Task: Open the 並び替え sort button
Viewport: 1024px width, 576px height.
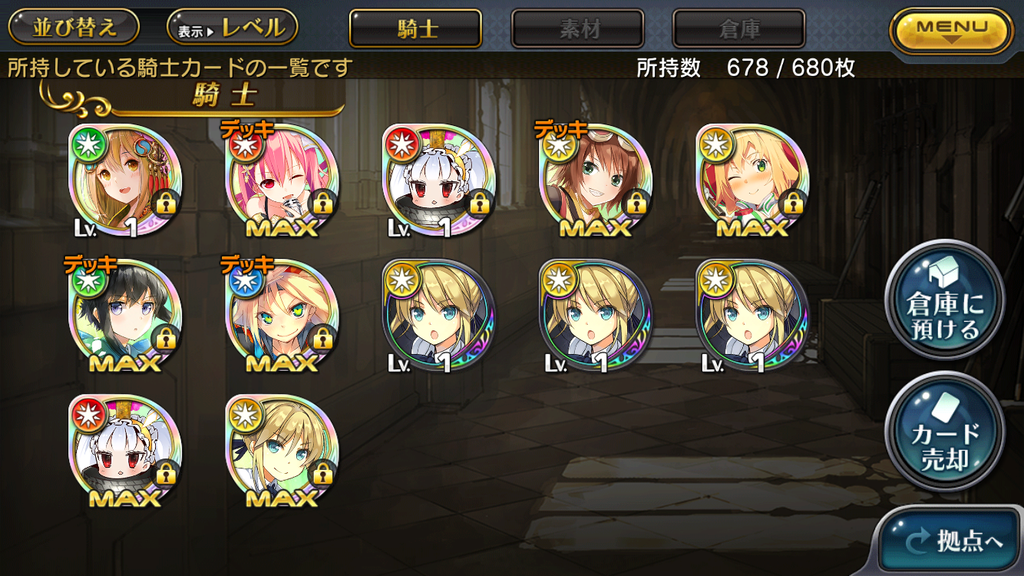Action: click(75, 28)
